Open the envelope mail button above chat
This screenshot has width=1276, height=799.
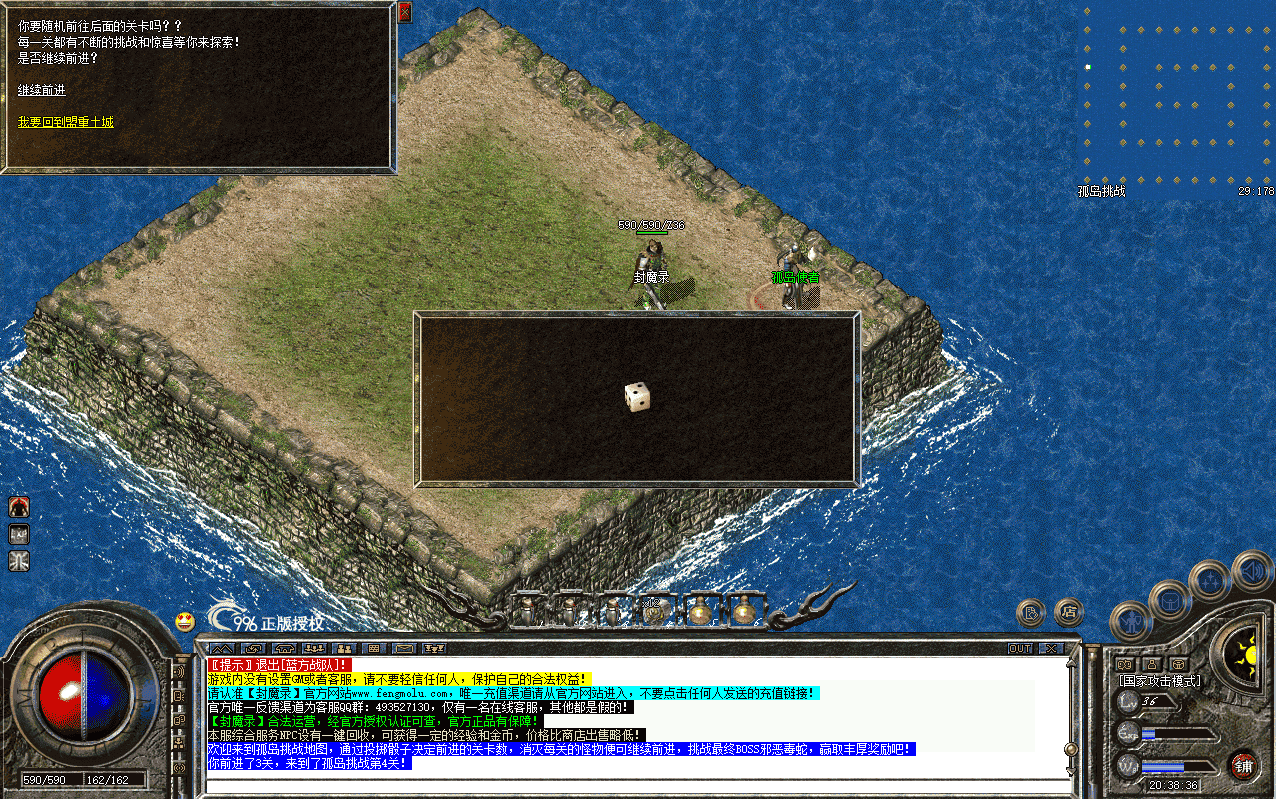[x=404, y=649]
